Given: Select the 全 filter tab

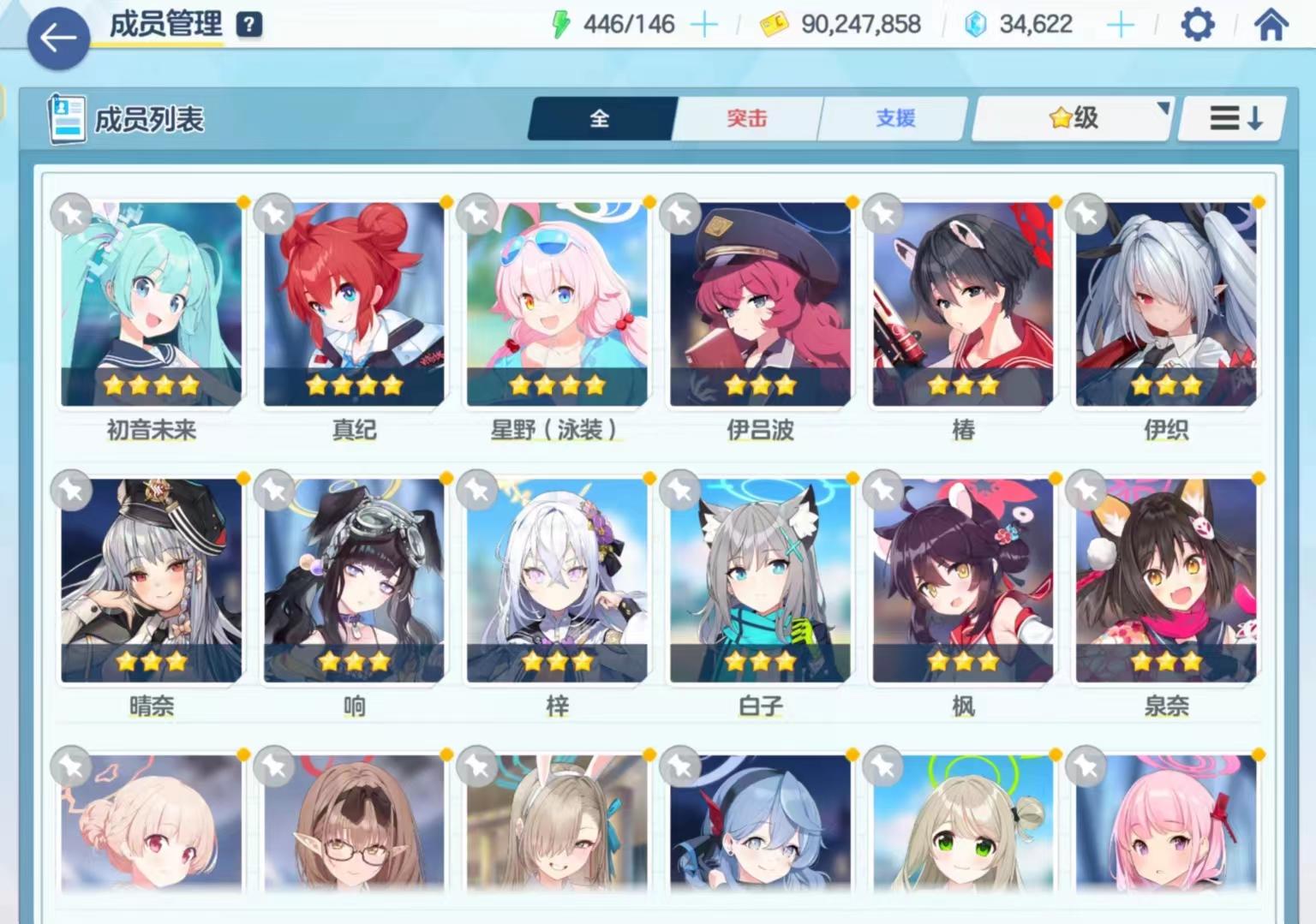Looking at the screenshot, I should [601, 119].
